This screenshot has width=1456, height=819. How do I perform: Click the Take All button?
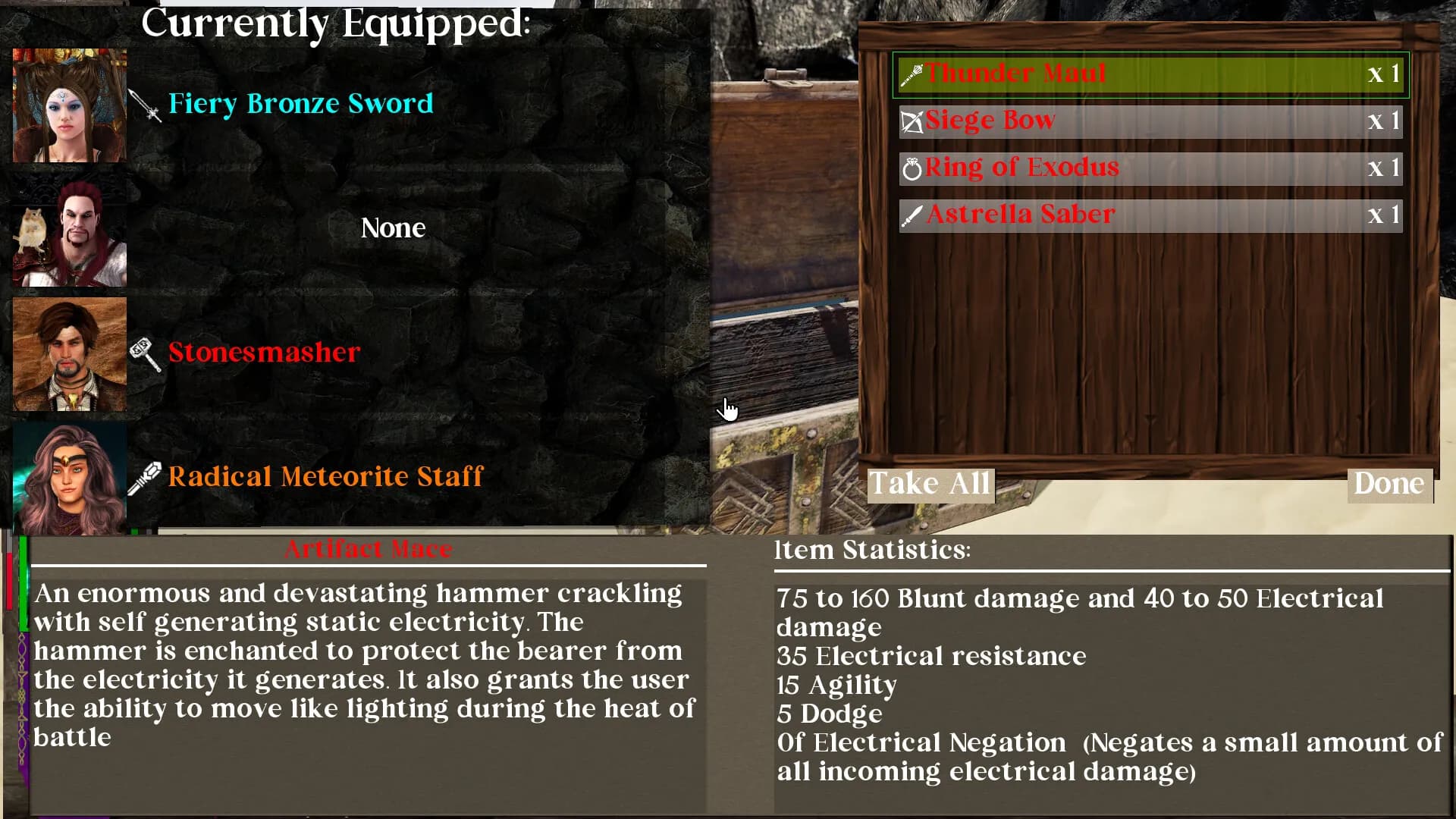(930, 484)
